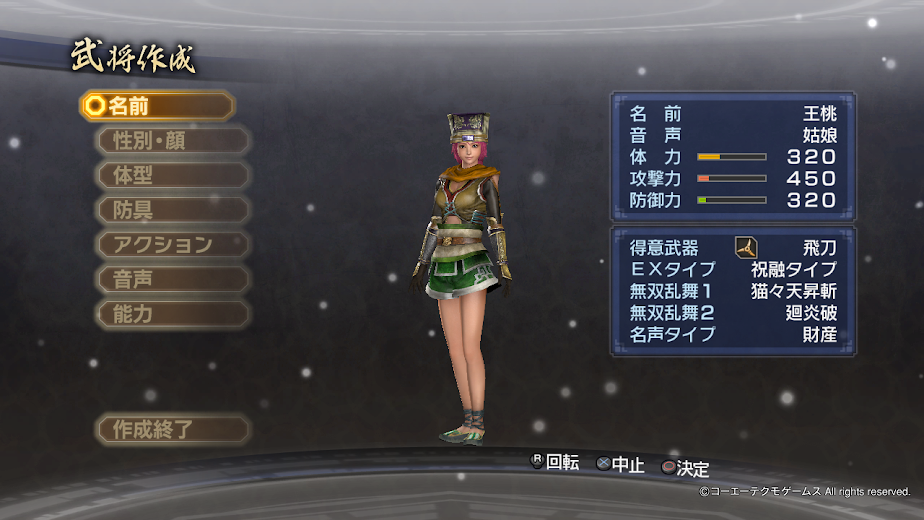
Task: Choose the 体型 (Body Type) entry
Action: pyautogui.click(x=172, y=175)
